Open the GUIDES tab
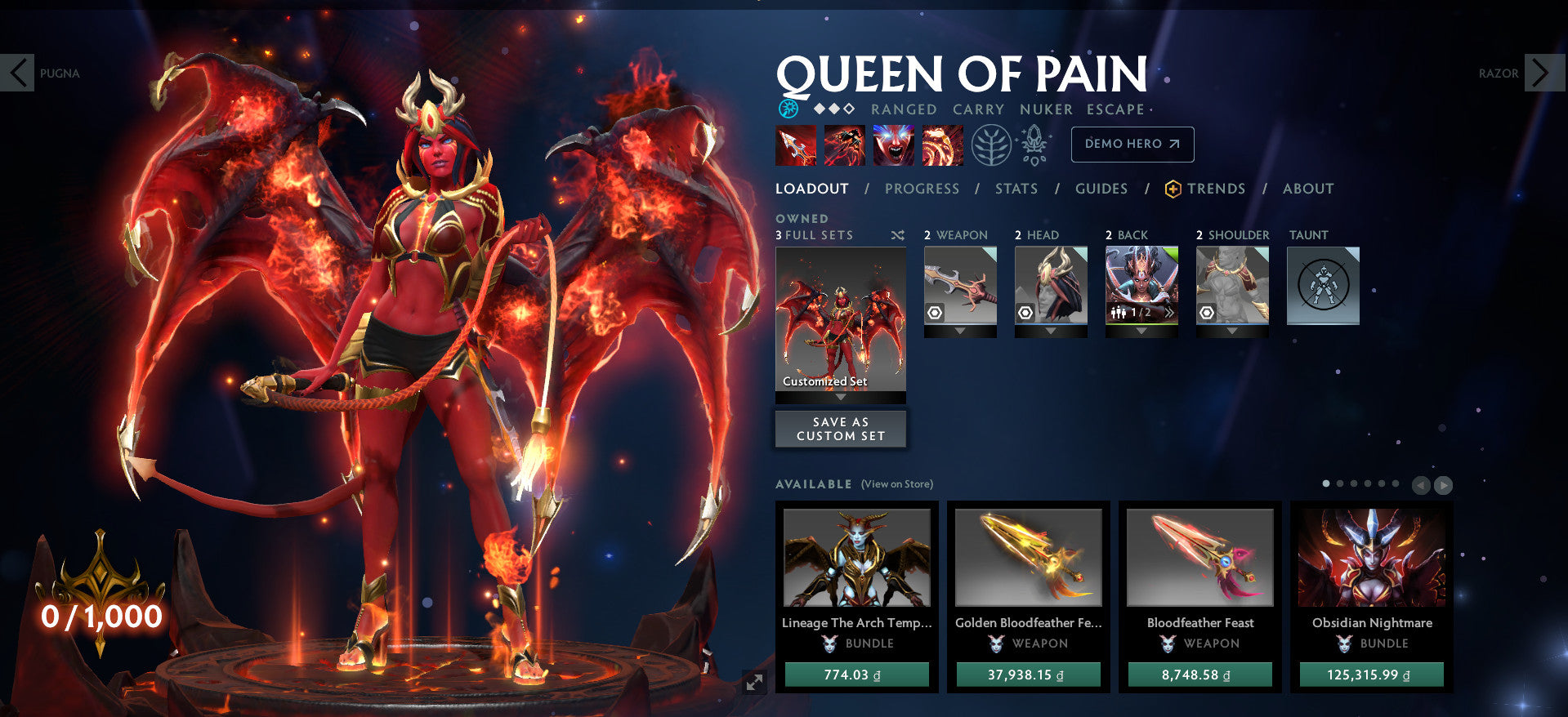The width and height of the screenshot is (1568, 717). tap(1101, 189)
